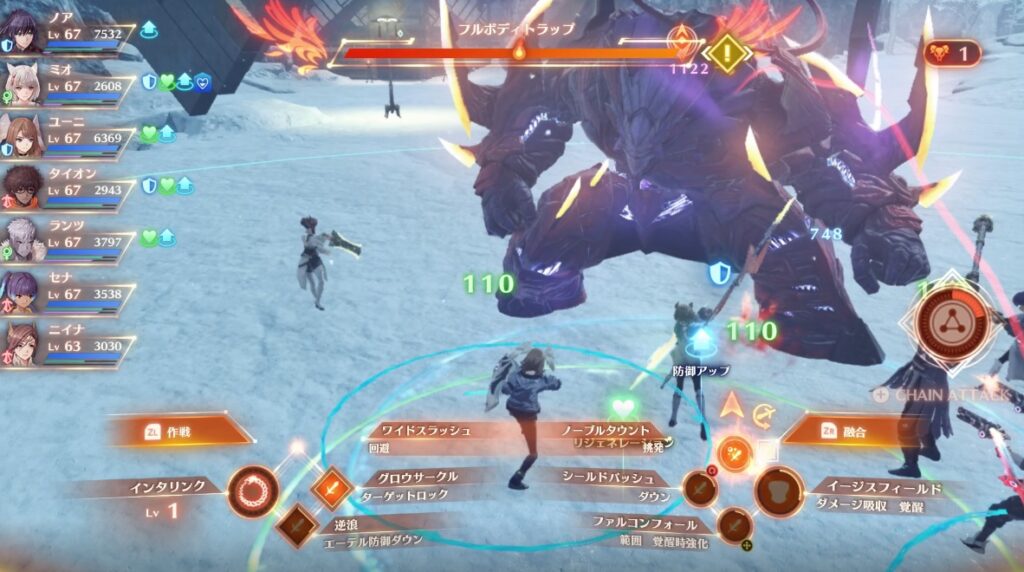
Task: Choose hero ニイナ's party portrait
Action: click(24, 344)
